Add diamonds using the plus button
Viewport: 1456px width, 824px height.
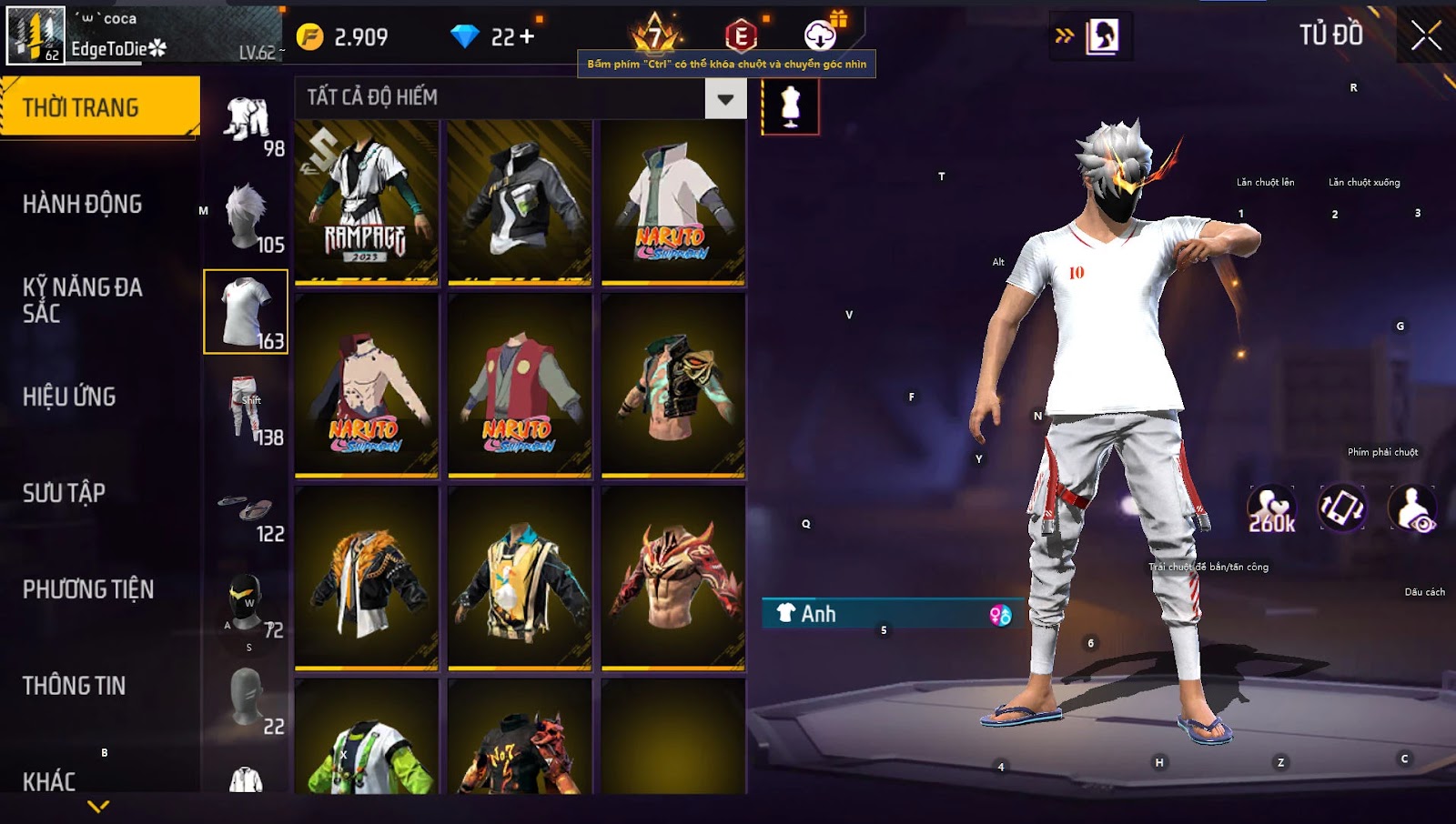point(527,36)
